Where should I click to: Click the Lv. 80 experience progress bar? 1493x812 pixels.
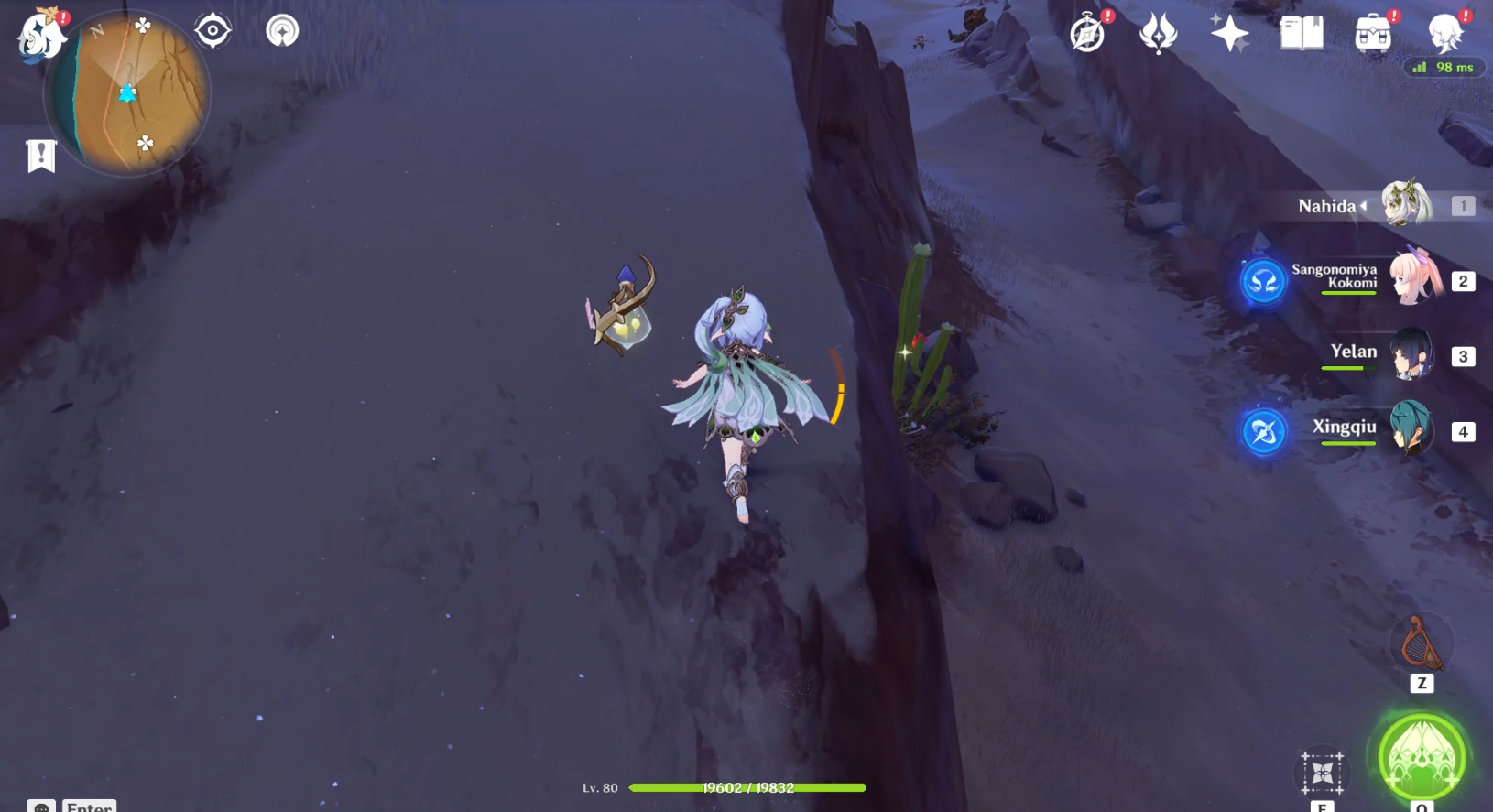click(x=747, y=787)
